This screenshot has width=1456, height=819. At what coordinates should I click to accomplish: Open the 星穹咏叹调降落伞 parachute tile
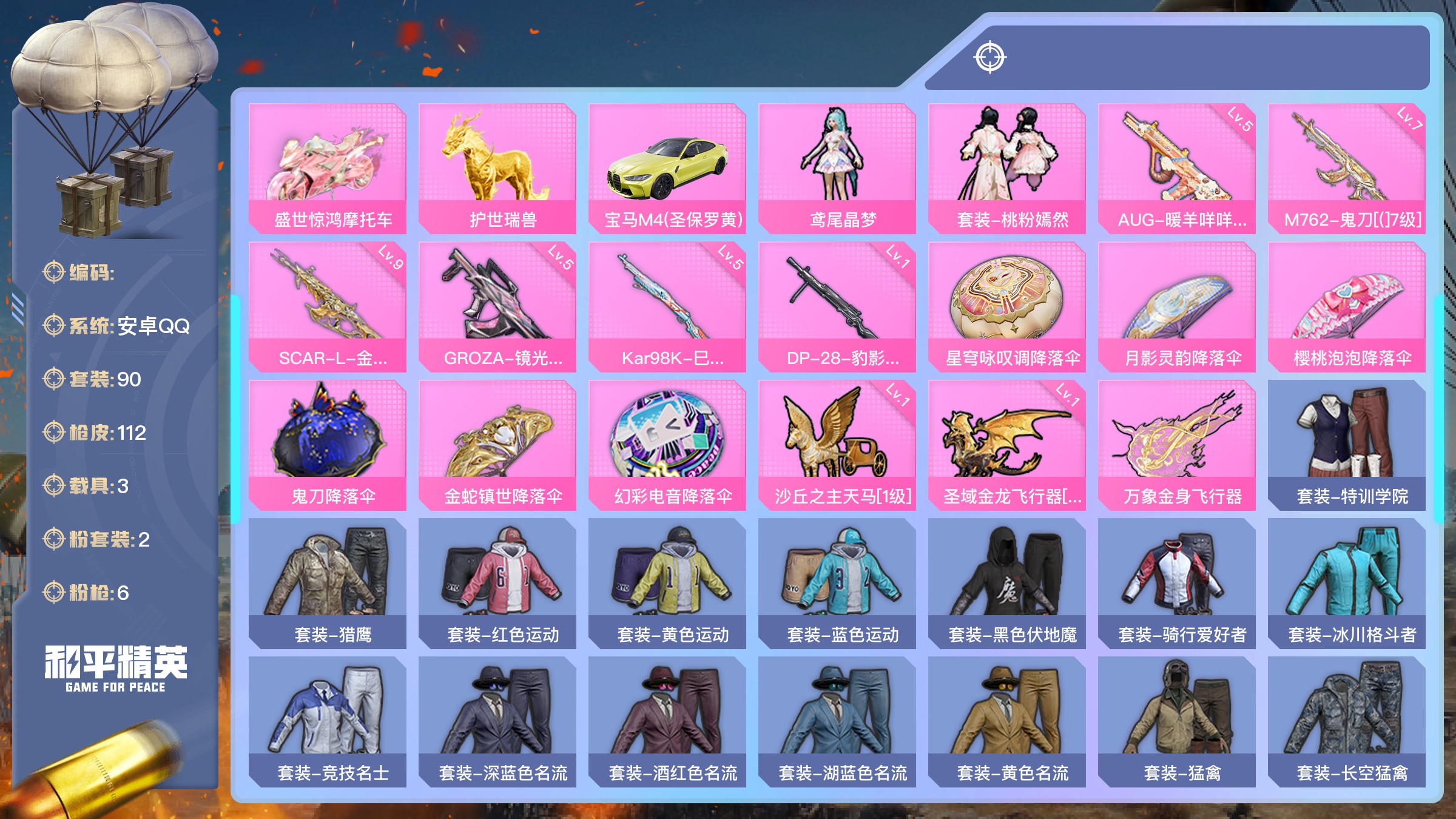tap(1007, 306)
